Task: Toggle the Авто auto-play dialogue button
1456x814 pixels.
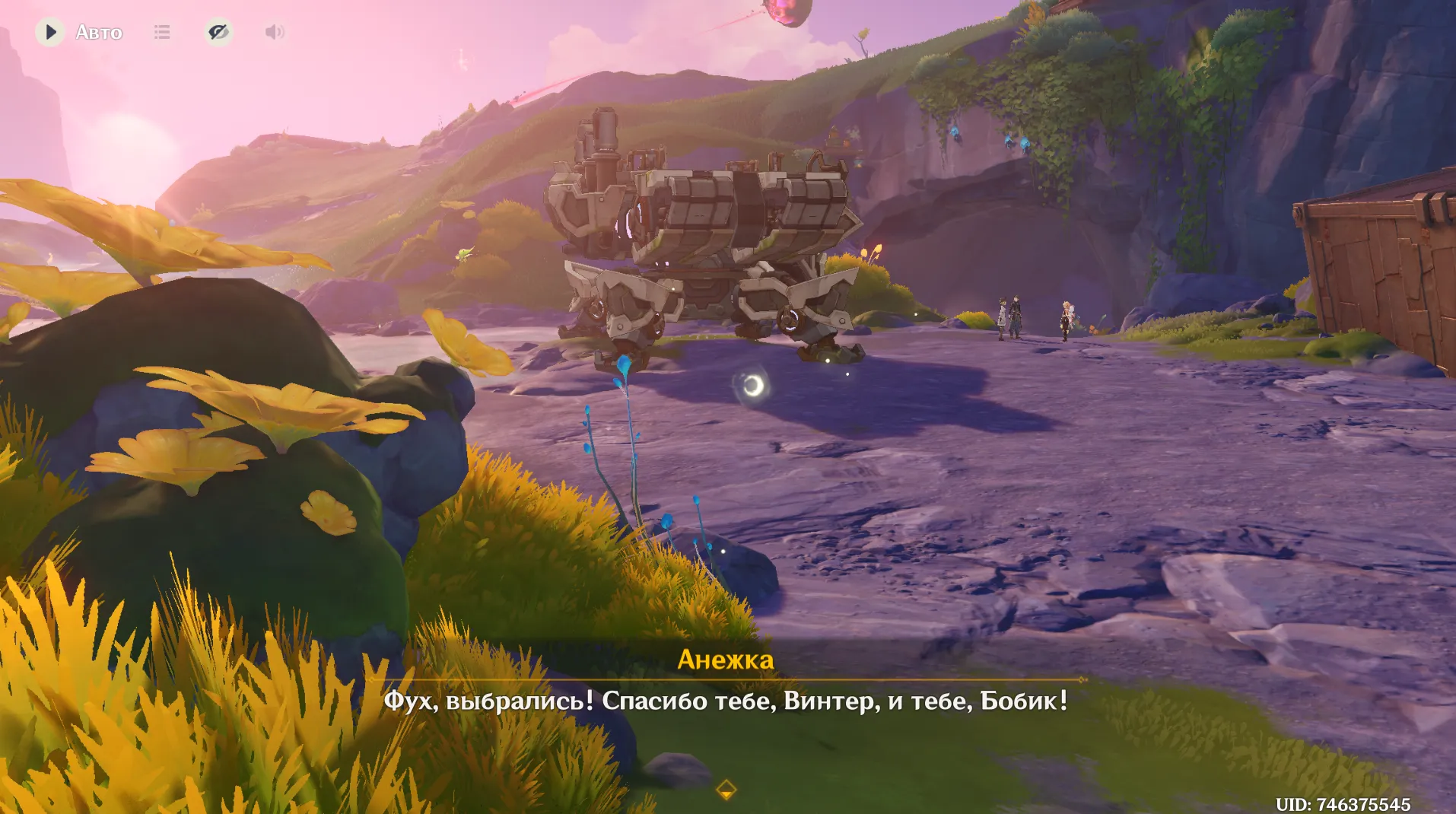Action: (51, 32)
